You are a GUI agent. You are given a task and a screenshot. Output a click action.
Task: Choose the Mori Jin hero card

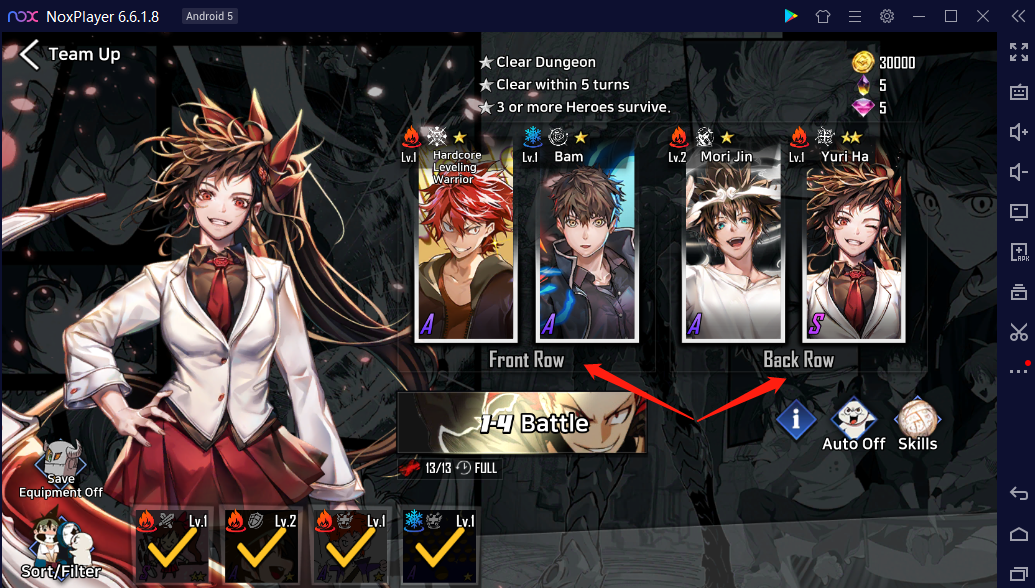point(733,245)
